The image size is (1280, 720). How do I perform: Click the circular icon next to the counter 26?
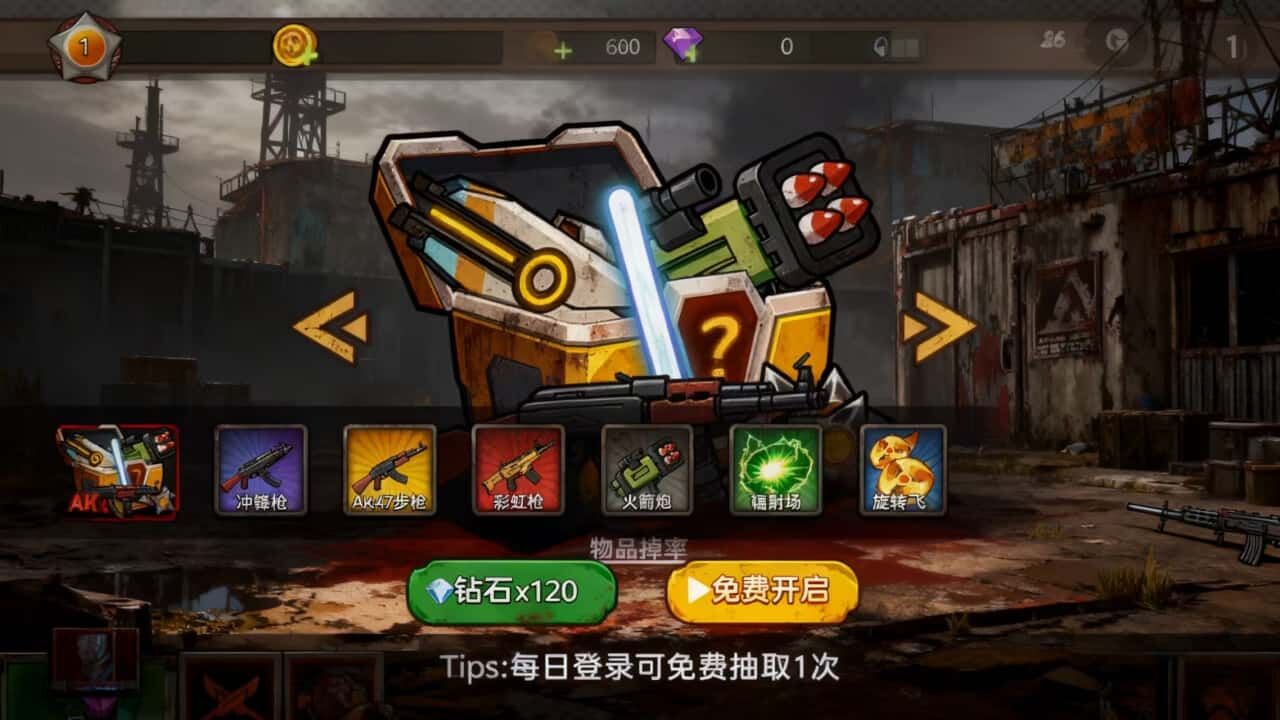[x=1118, y=40]
